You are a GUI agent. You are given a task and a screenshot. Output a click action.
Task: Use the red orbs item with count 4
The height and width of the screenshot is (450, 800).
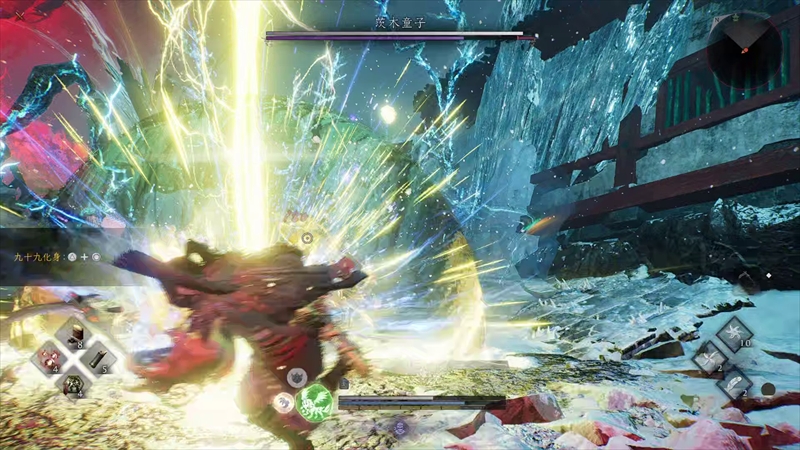pyautogui.click(x=50, y=358)
